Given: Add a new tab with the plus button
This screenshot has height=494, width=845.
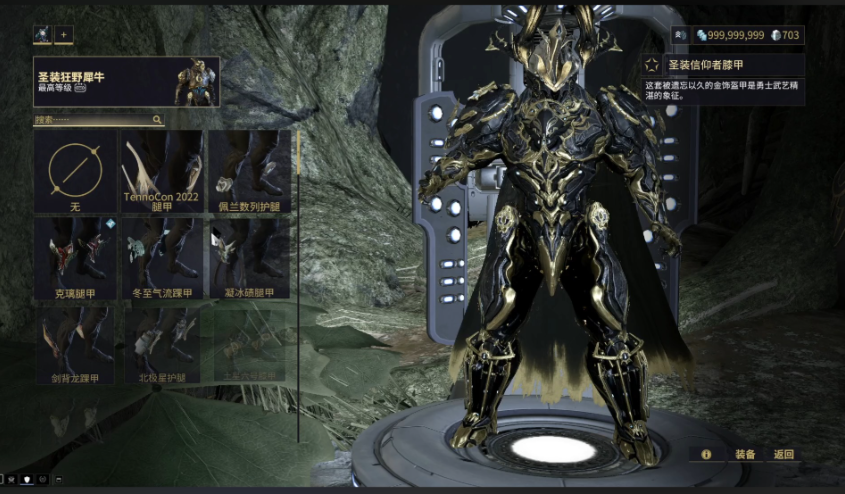Looking at the screenshot, I should point(65,35).
